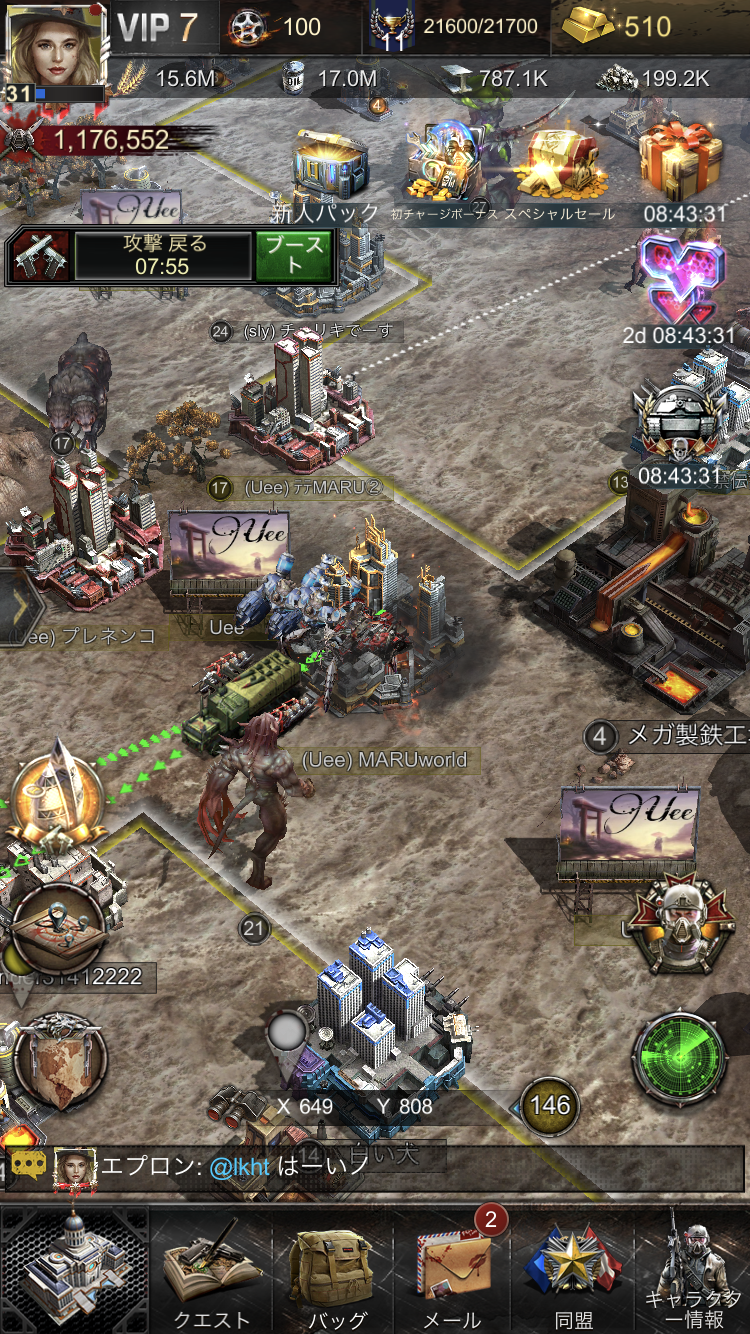The image size is (750, 1334).
Task: Expand the left side arrow panel
Action: point(16,607)
